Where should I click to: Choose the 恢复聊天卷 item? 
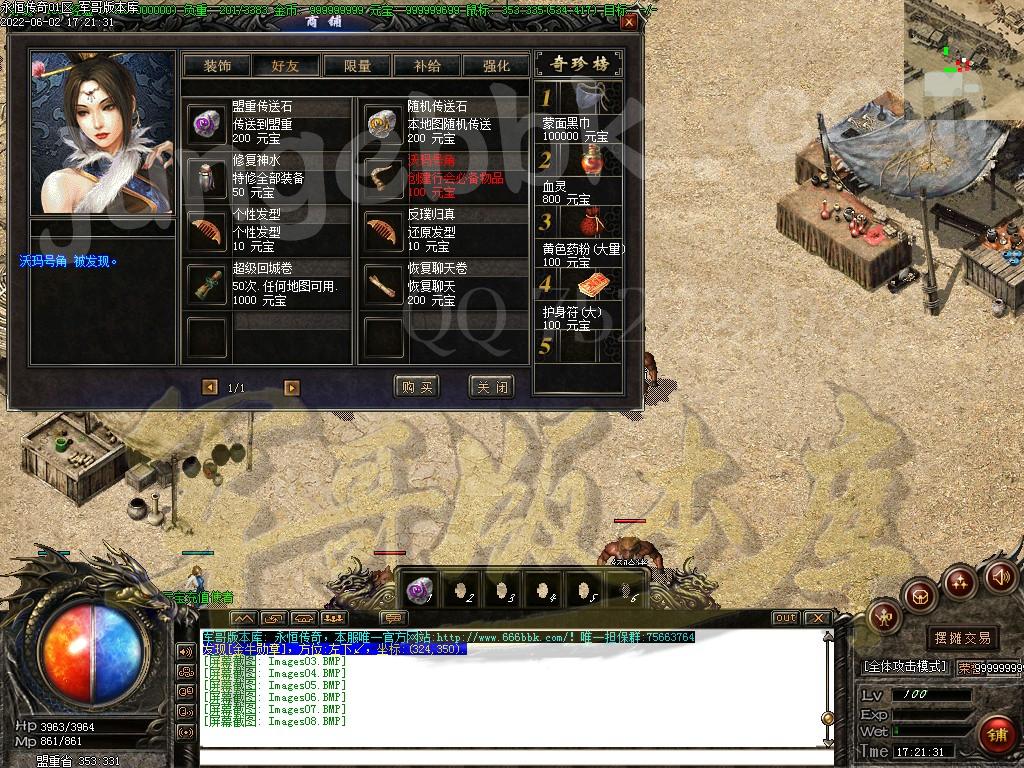pos(383,286)
